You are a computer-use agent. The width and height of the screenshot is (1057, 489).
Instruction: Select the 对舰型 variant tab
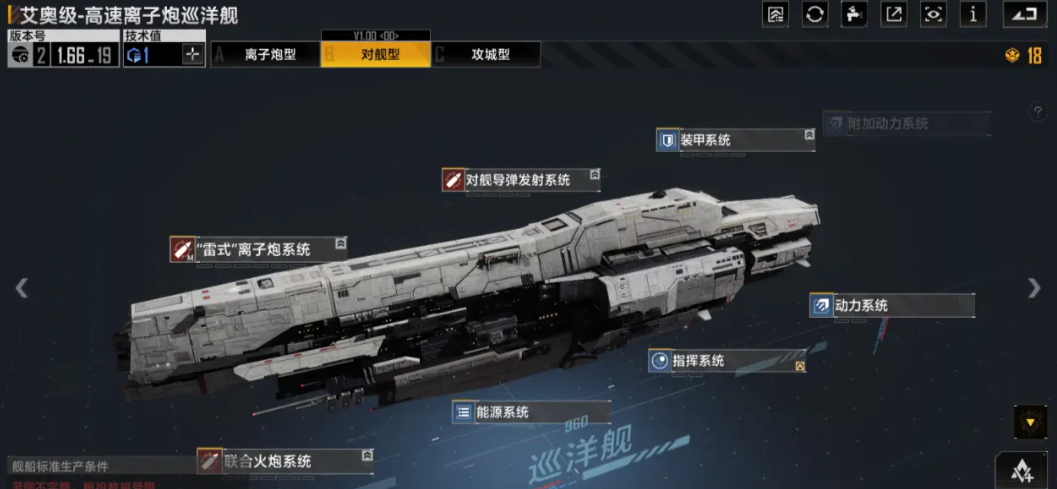point(376,55)
